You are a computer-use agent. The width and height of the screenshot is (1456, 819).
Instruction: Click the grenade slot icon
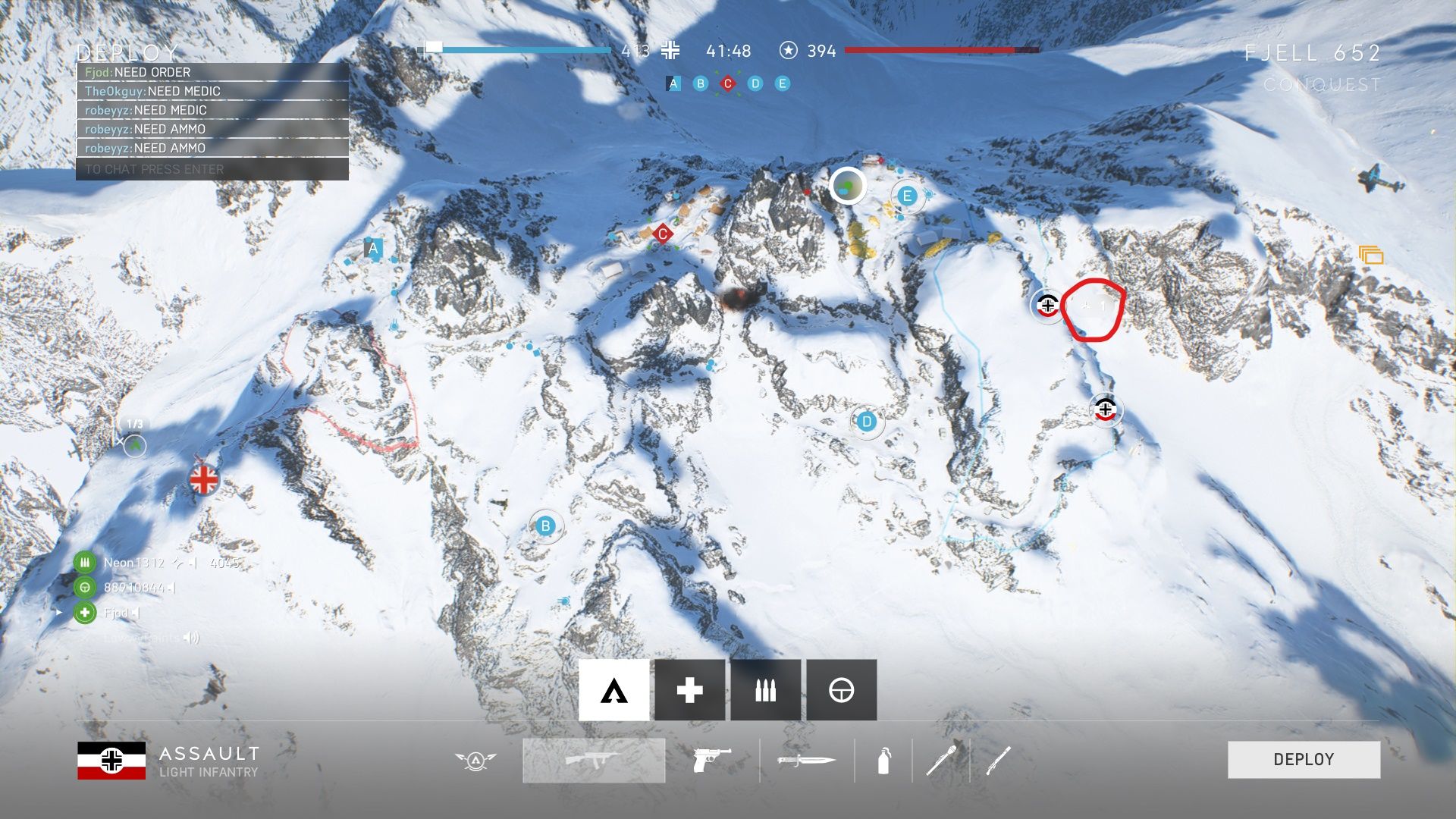[x=884, y=760]
